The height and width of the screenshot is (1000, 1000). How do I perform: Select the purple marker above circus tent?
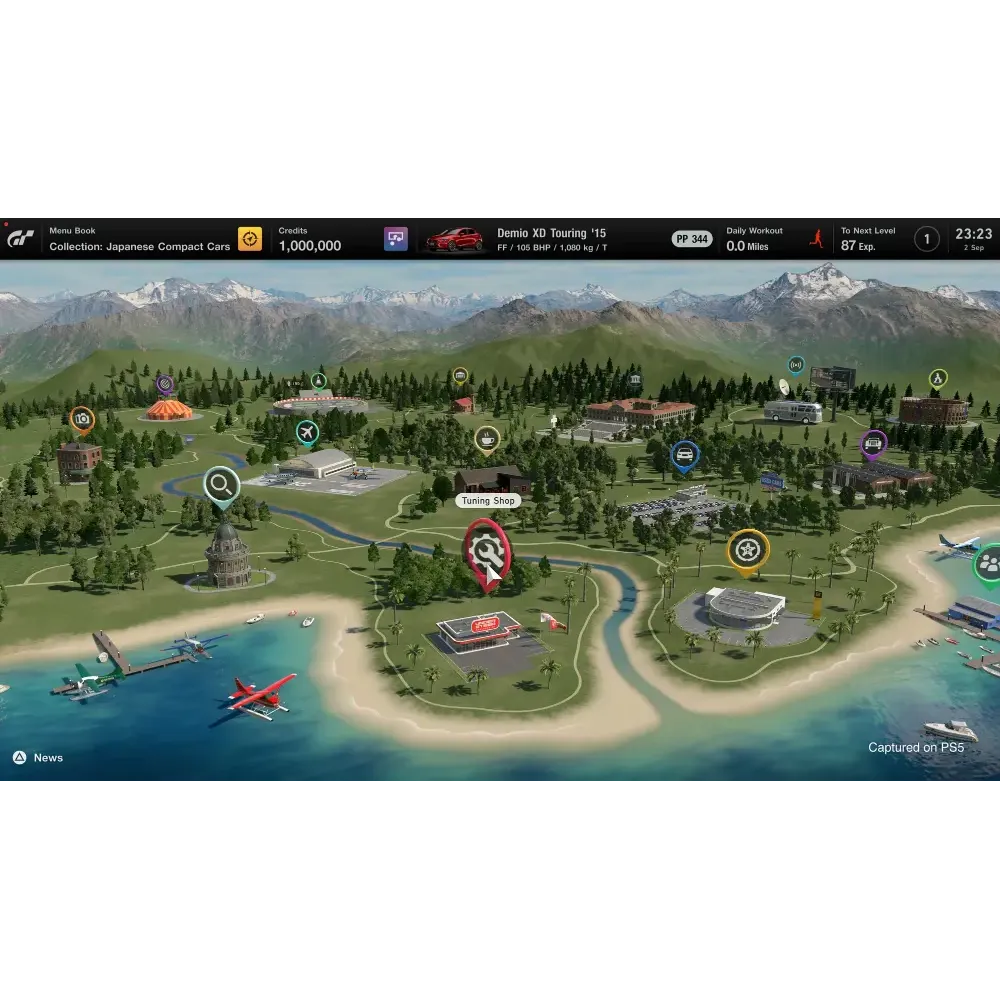165,382
